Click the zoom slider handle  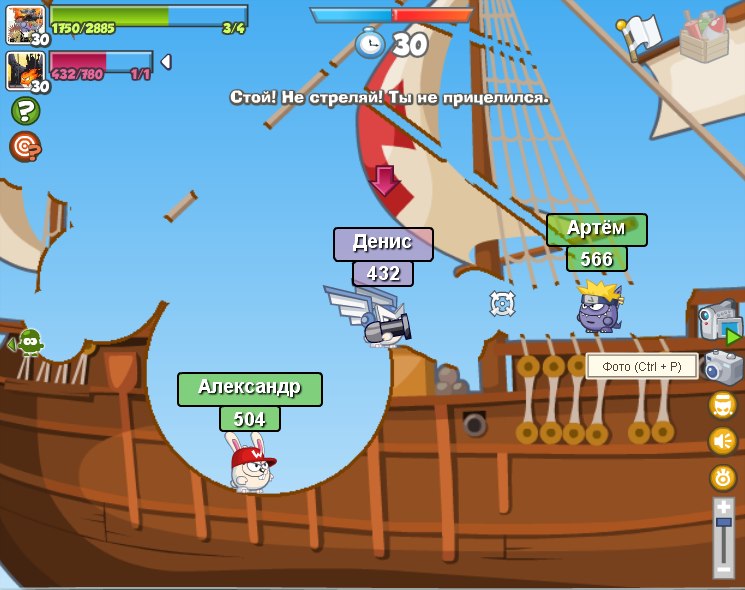[724, 522]
